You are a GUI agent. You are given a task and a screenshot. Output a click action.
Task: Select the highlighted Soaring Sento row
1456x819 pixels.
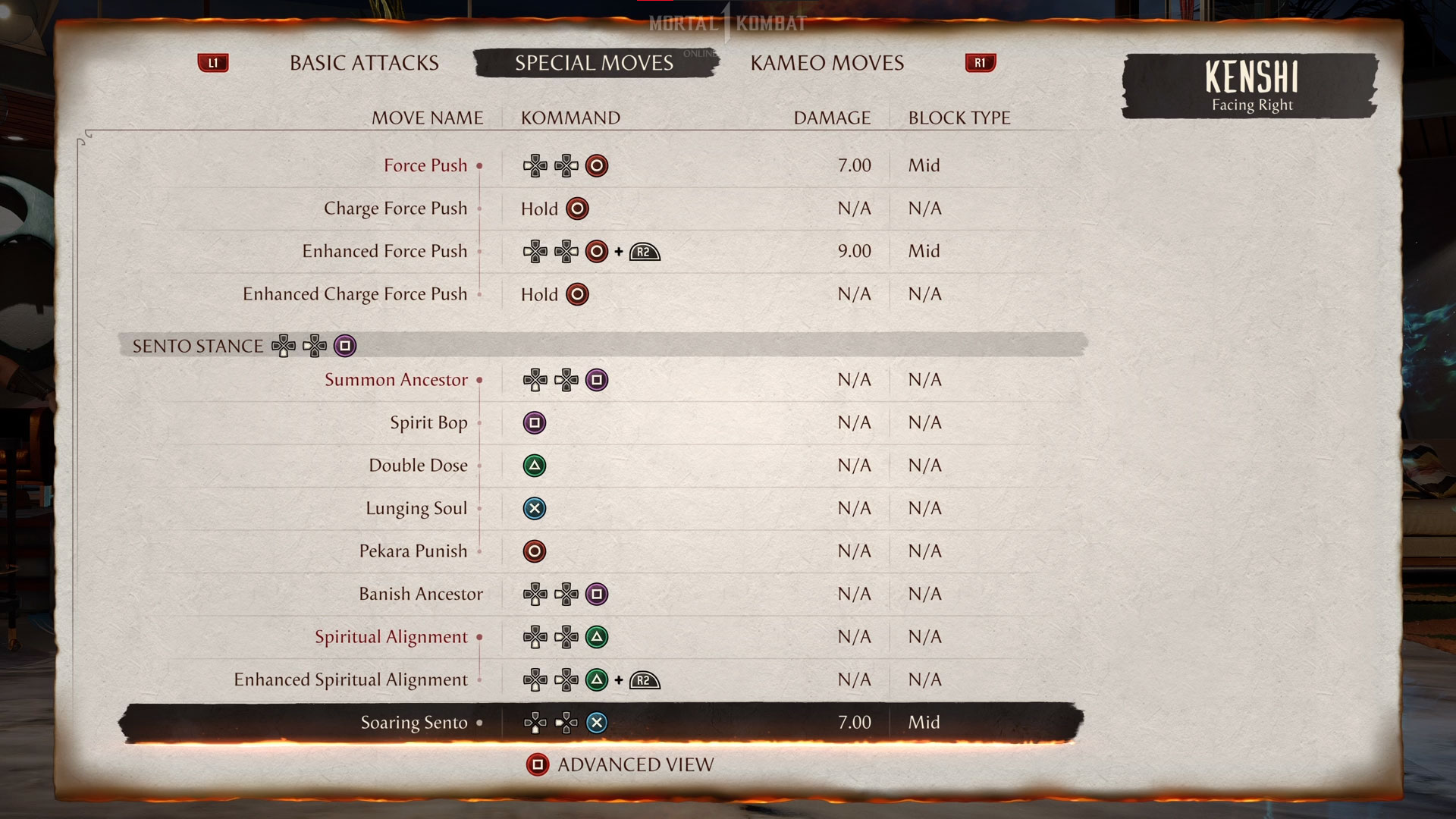point(413,723)
